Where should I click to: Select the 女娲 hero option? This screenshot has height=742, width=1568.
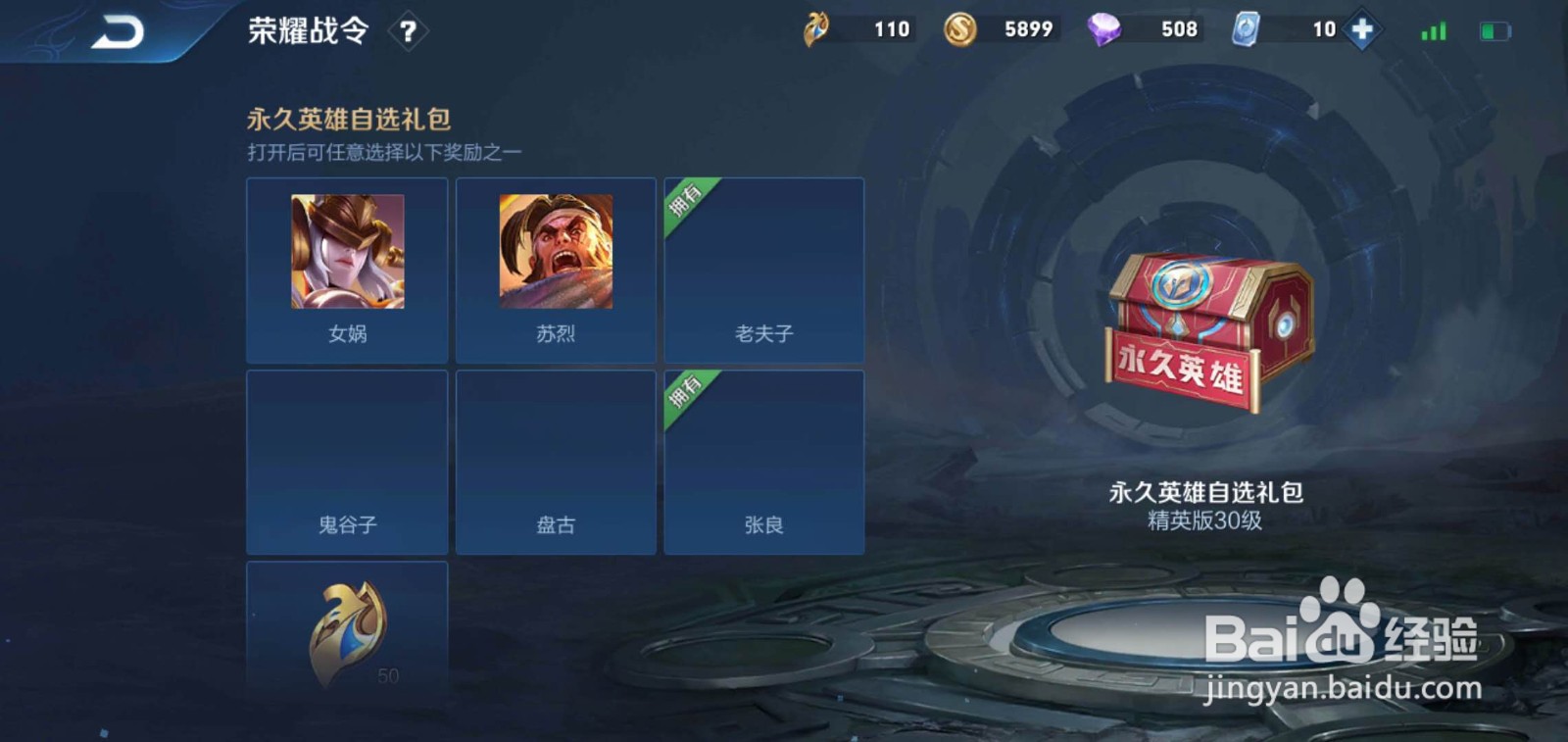click(x=348, y=270)
